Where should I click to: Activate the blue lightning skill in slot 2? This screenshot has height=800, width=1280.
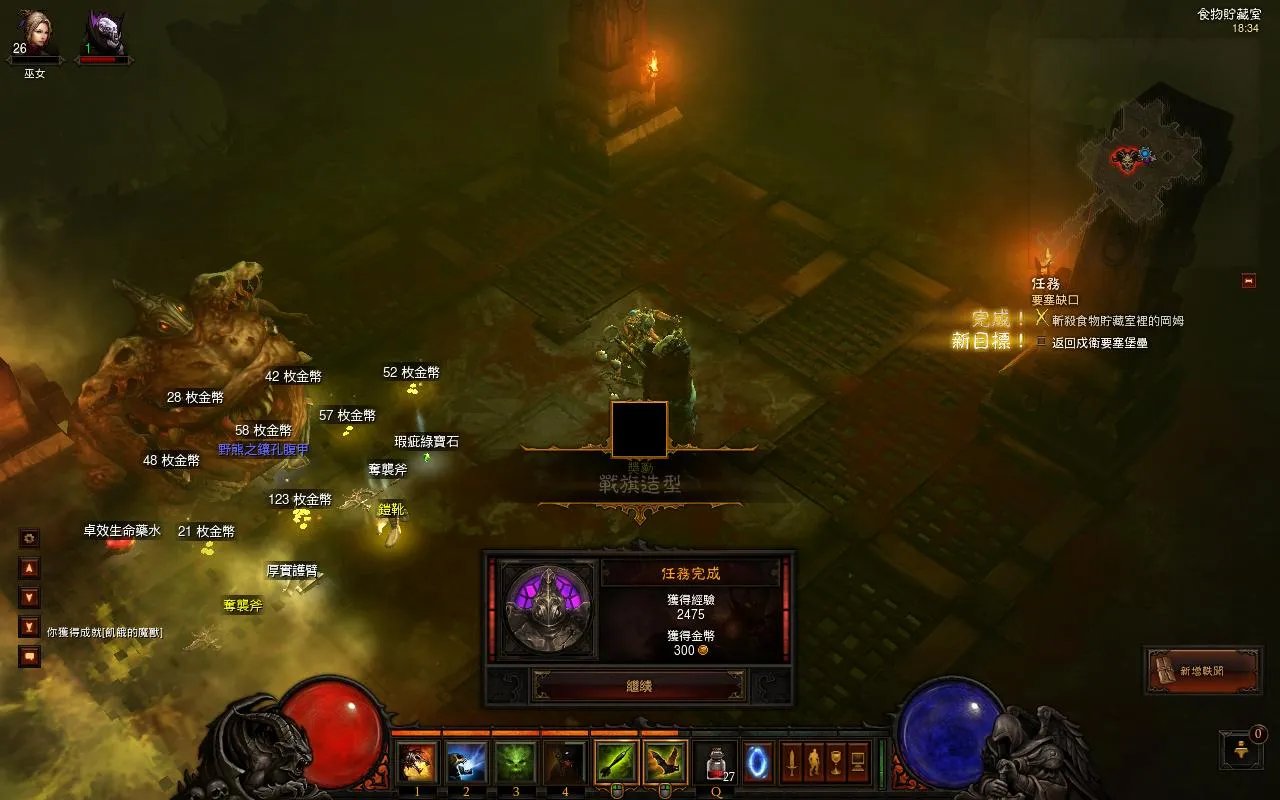(466, 762)
